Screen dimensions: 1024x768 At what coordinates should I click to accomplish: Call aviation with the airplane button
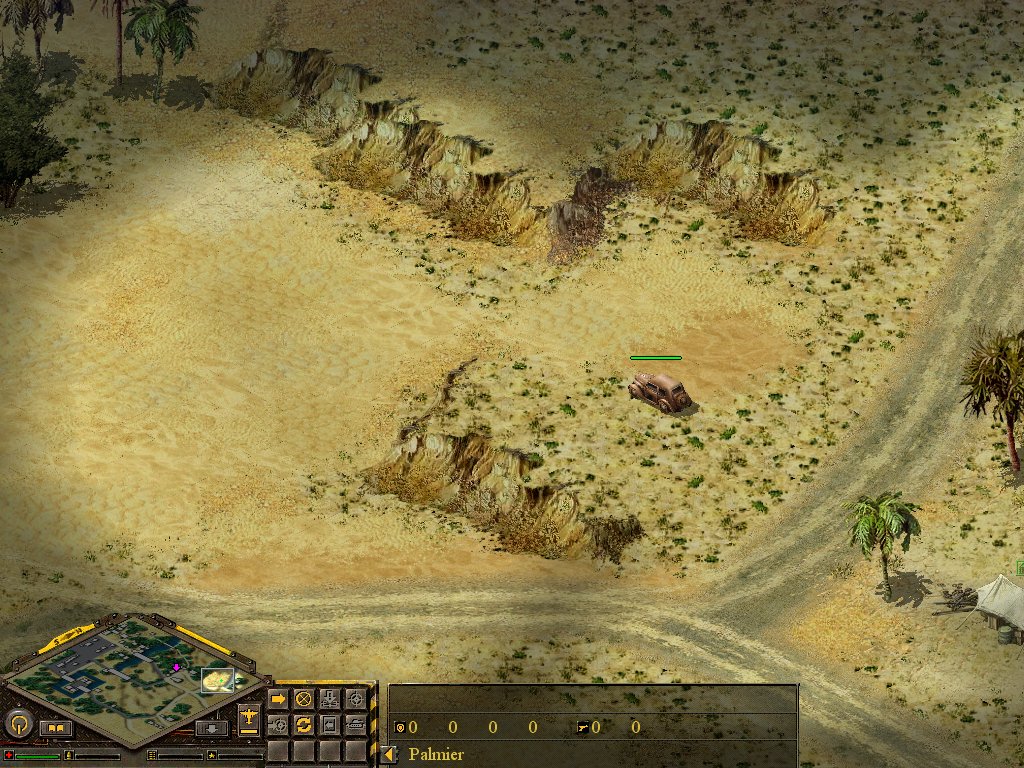click(249, 720)
